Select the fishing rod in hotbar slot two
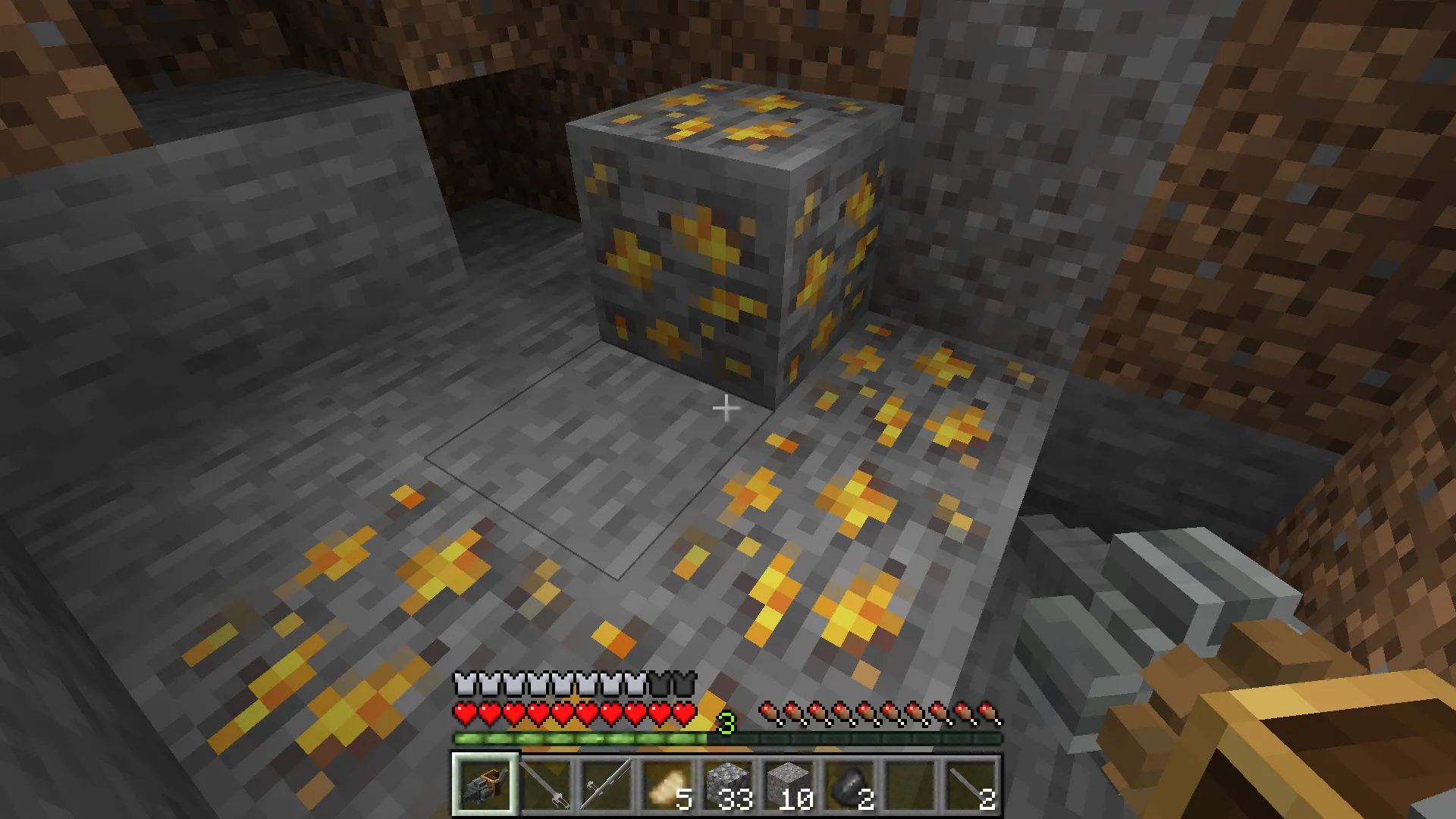Screen dimensions: 1456x819 point(548,785)
